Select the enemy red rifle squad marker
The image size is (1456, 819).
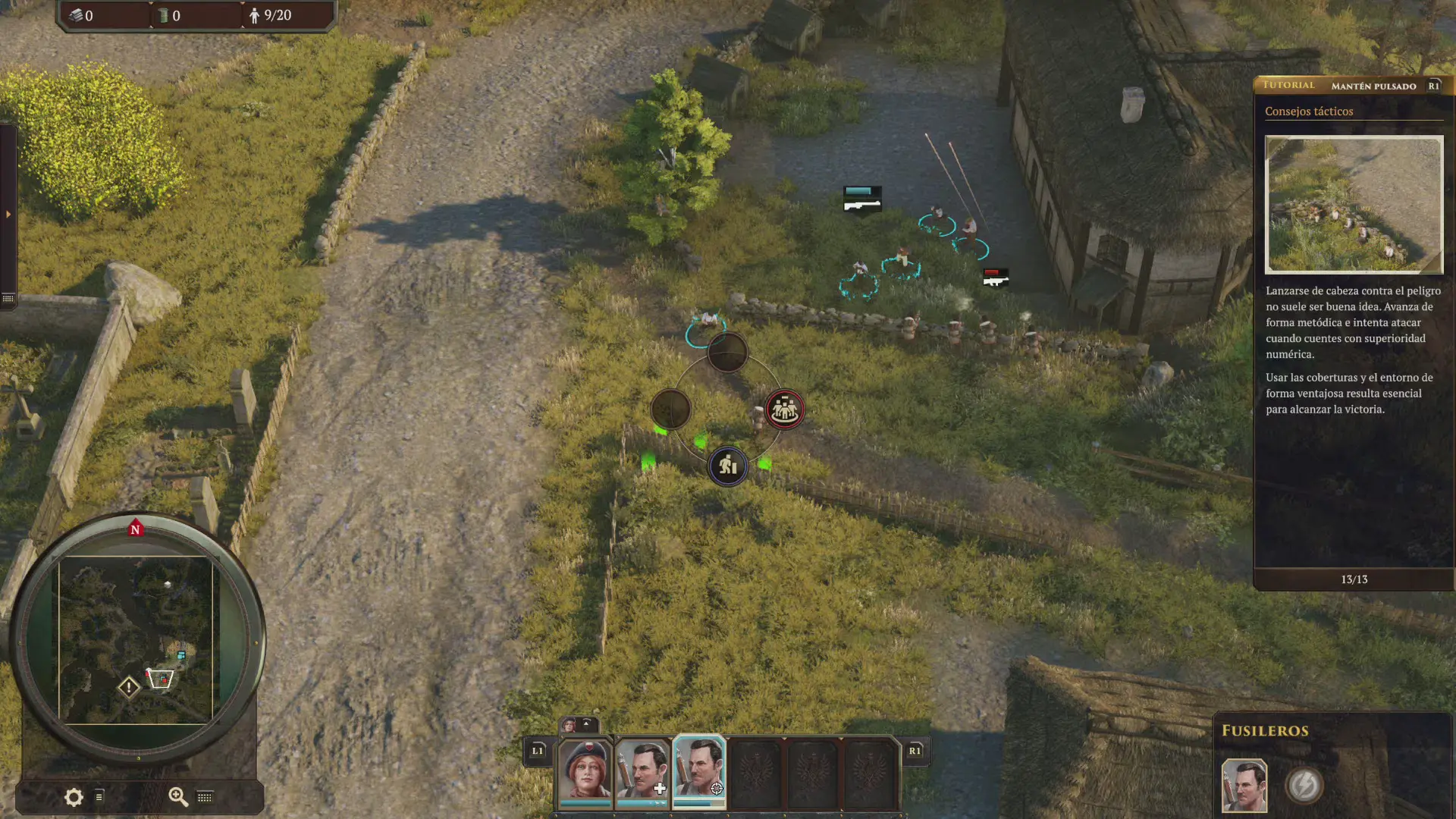(995, 278)
